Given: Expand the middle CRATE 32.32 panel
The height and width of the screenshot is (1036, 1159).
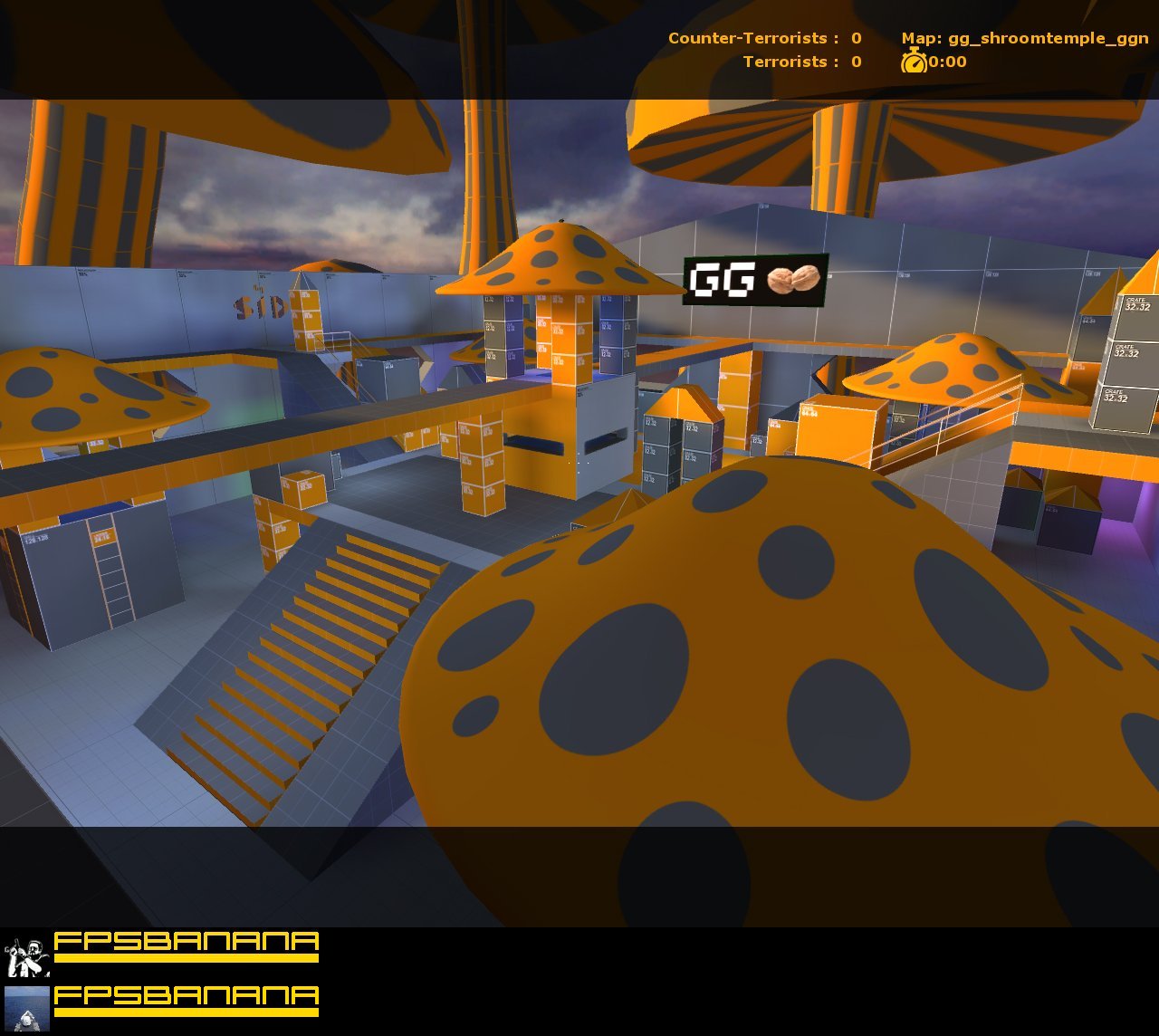Looking at the screenshot, I should coord(1126,350).
